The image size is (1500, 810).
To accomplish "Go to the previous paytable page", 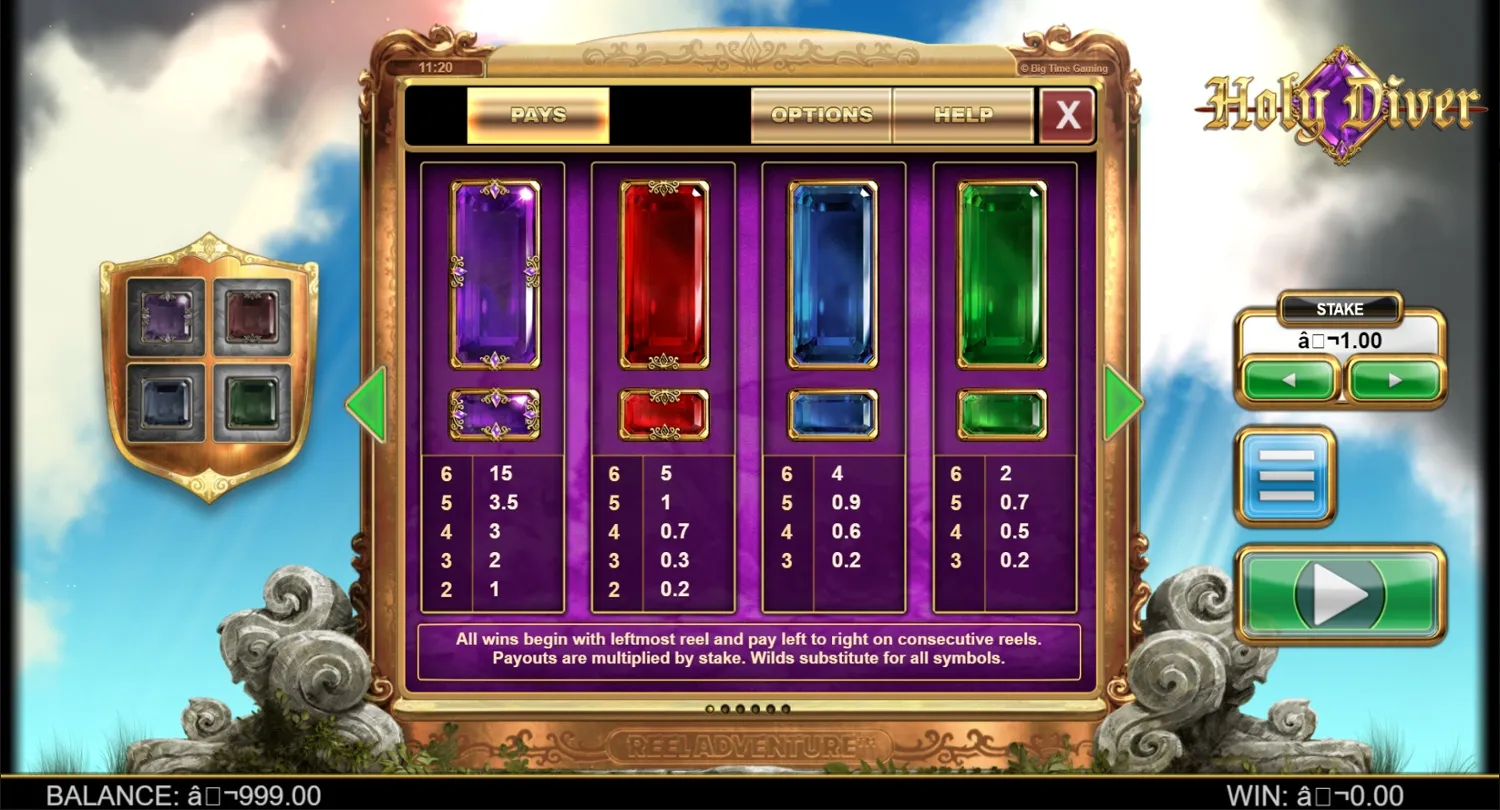I will pos(368,402).
